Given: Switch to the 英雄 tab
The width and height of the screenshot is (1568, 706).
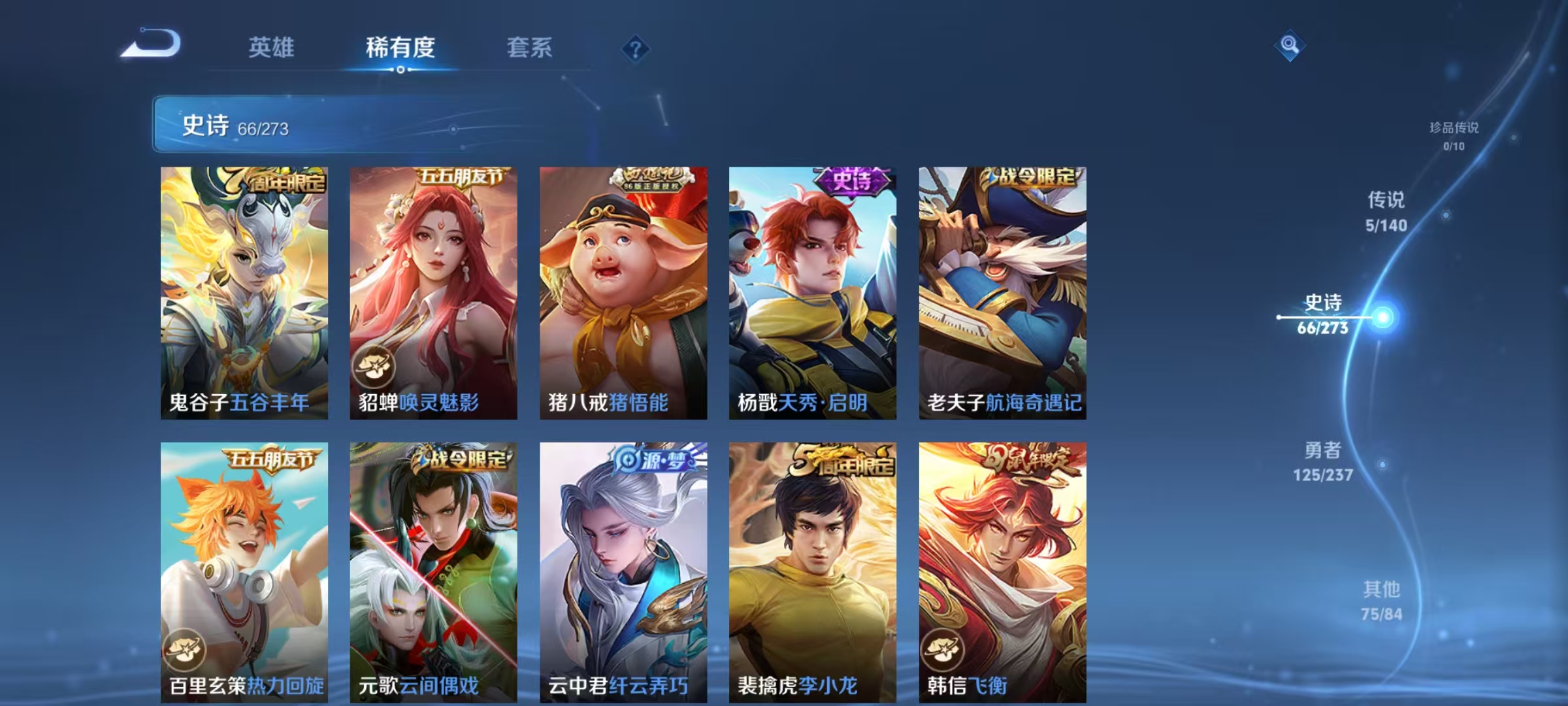Looking at the screenshot, I should click(x=272, y=48).
